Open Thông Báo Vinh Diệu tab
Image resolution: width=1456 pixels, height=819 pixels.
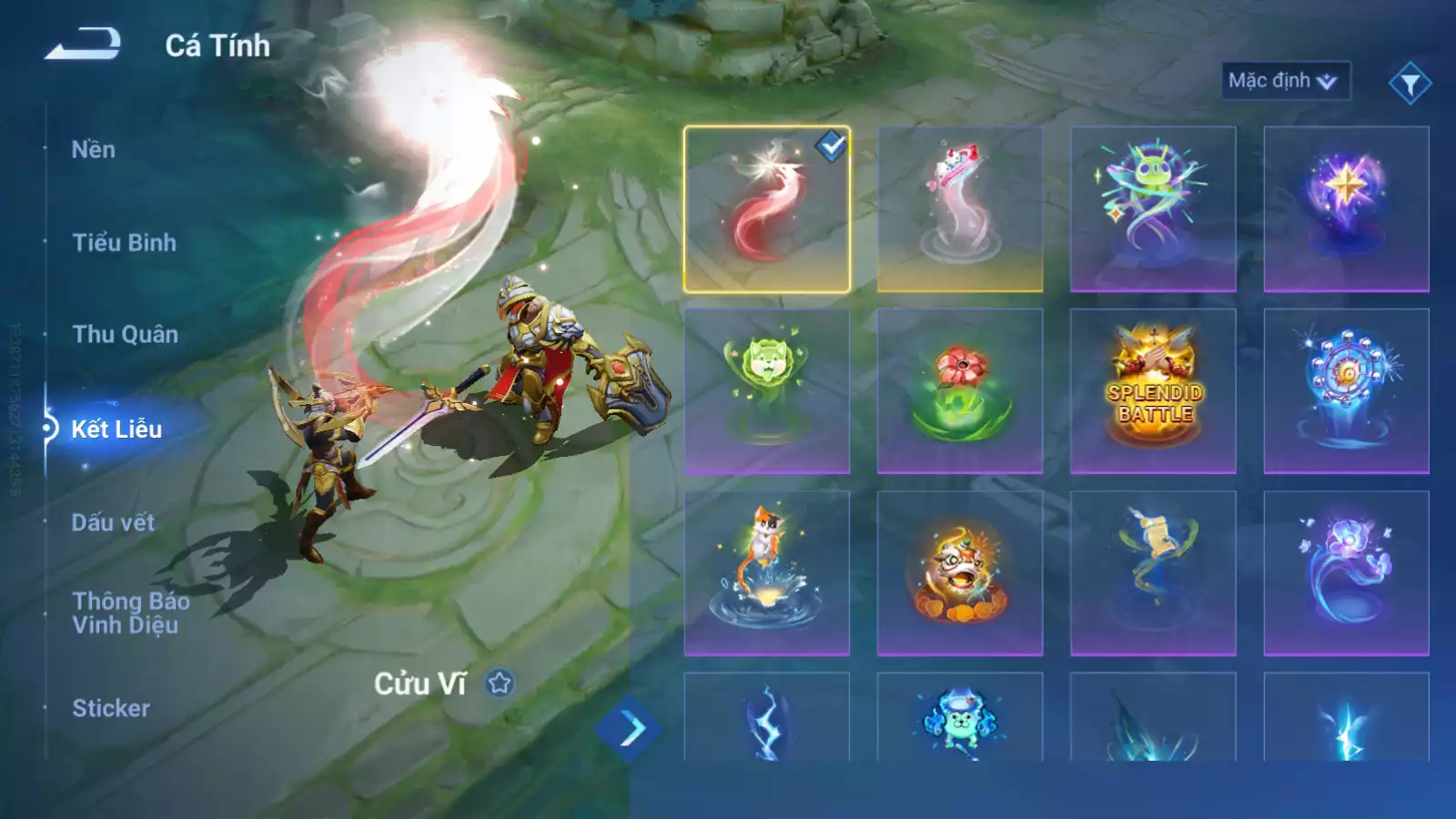131,612
